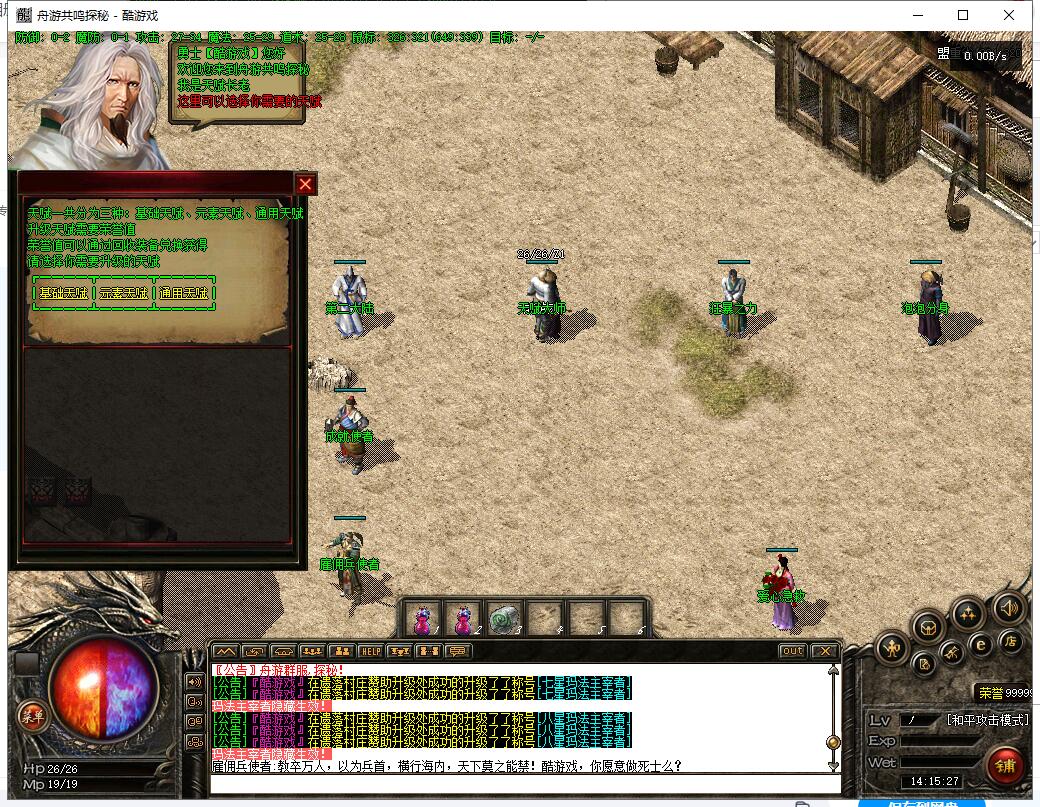1040x807 pixels.
Task: Click the OUT button above the chat
Action: (792, 651)
